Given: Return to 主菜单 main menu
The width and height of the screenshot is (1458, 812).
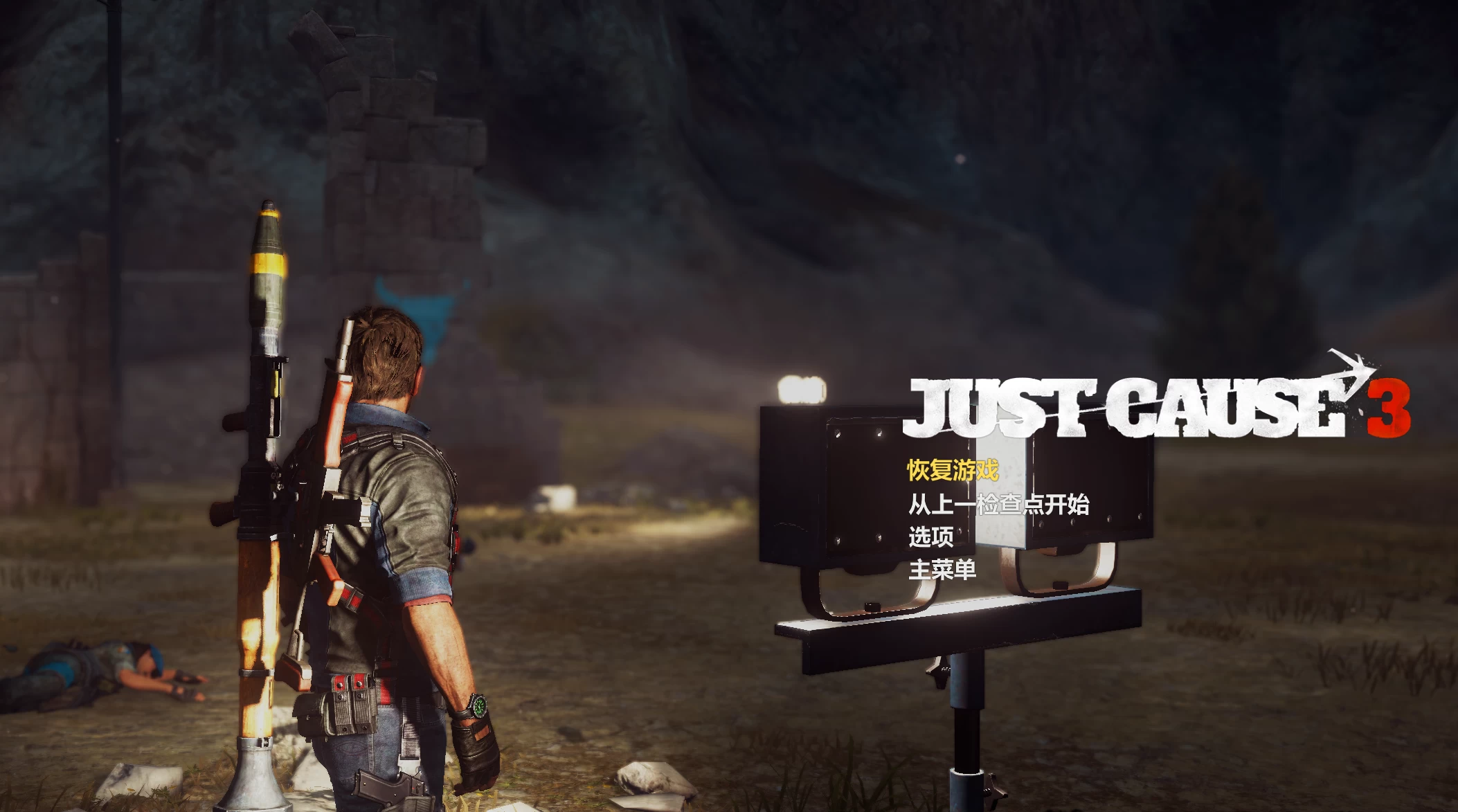Looking at the screenshot, I should click(x=942, y=570).
